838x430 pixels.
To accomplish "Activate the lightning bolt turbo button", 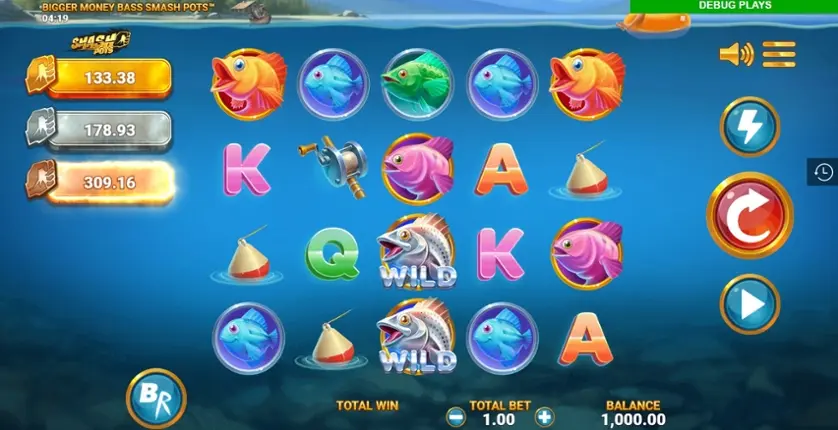I will 749,128.
